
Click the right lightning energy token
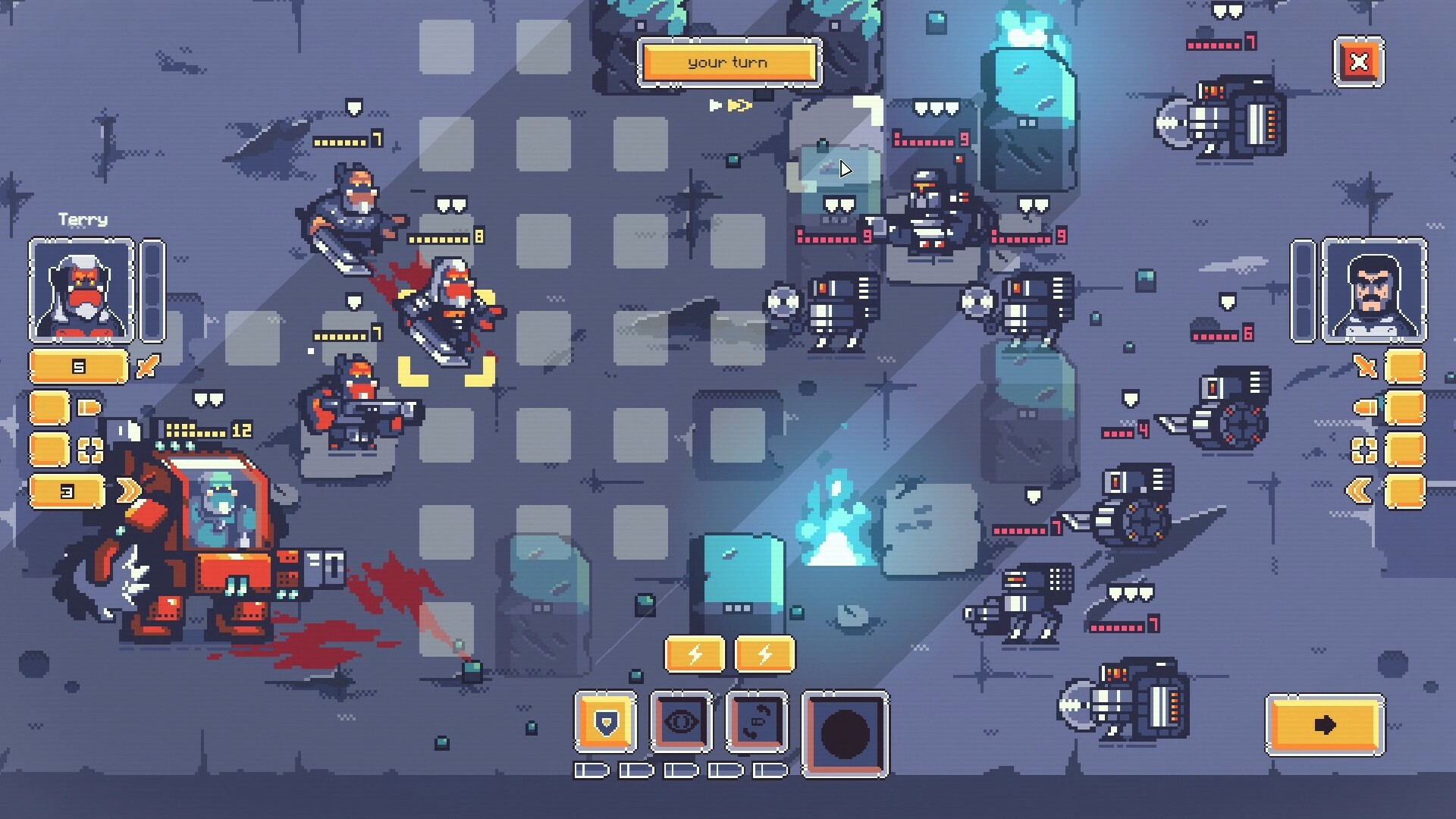764,652
